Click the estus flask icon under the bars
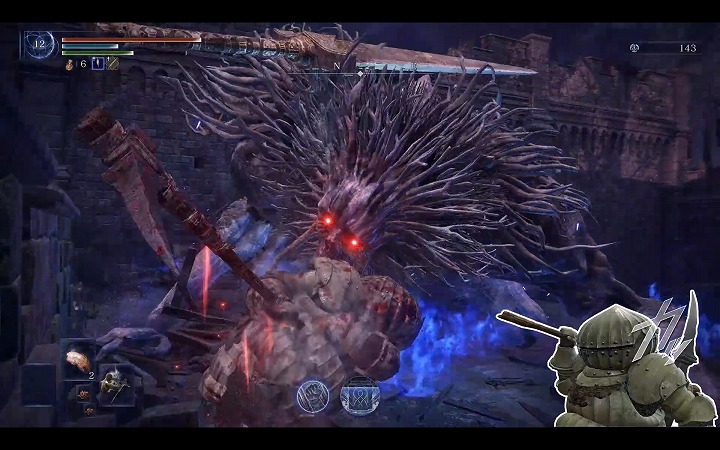This screenshot has height=450, width=720. (69, 64)
